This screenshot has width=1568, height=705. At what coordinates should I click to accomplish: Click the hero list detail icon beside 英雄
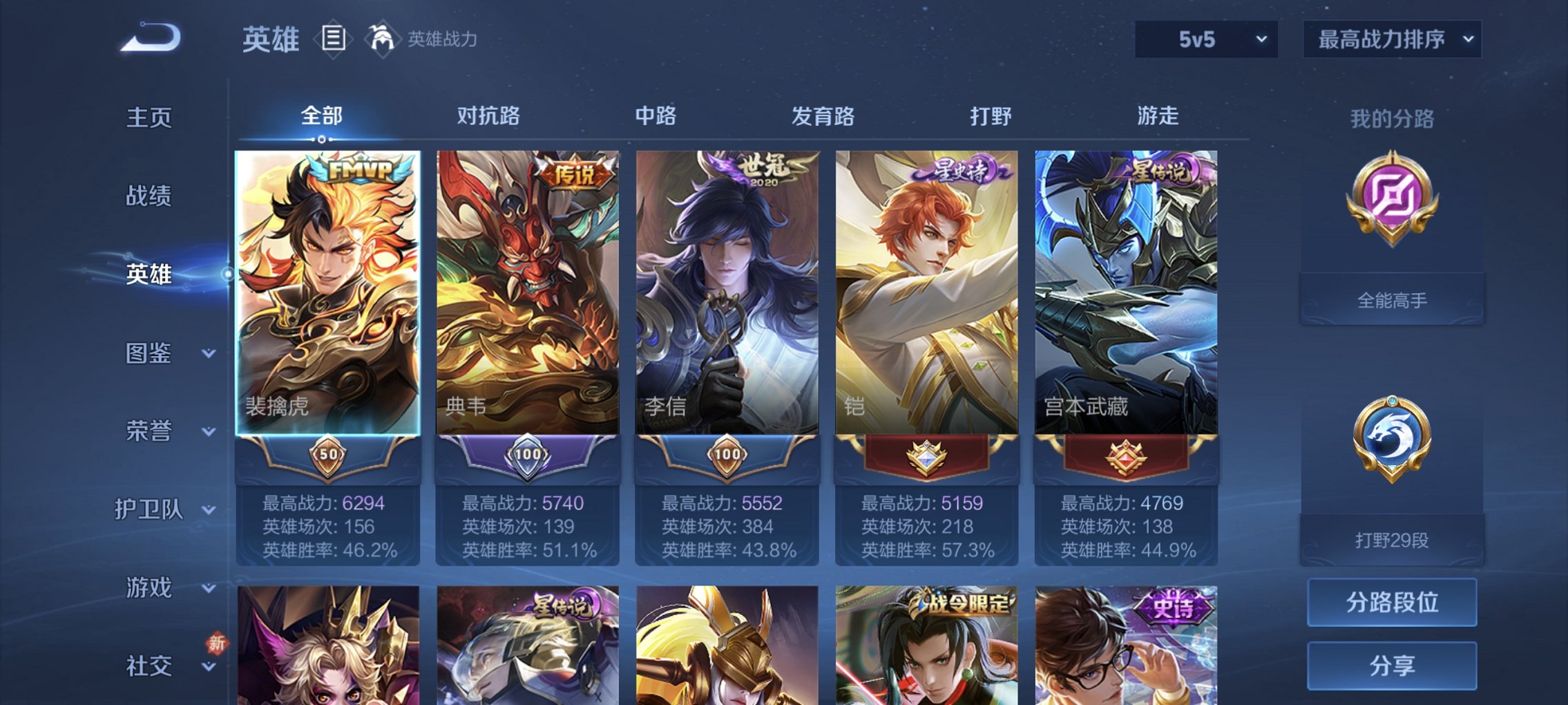(x=334, y=39)
